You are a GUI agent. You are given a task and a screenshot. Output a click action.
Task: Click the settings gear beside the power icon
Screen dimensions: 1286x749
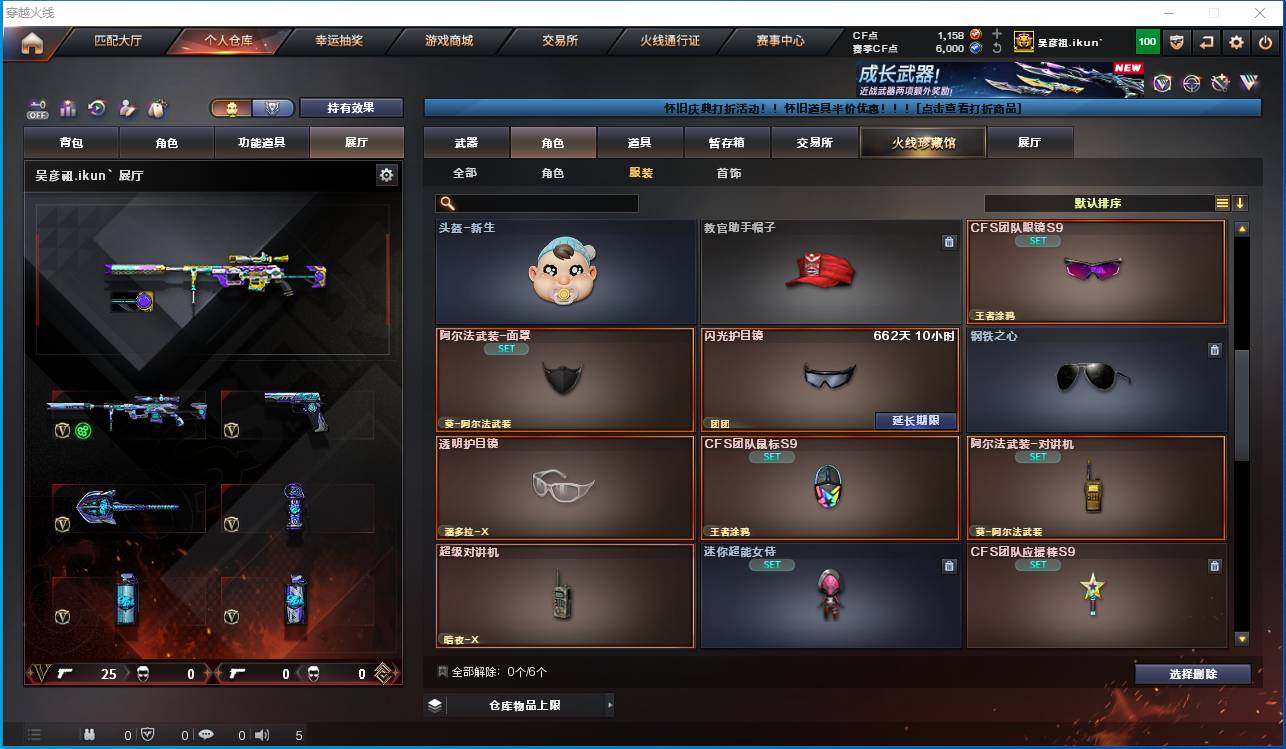[1236, 42]
